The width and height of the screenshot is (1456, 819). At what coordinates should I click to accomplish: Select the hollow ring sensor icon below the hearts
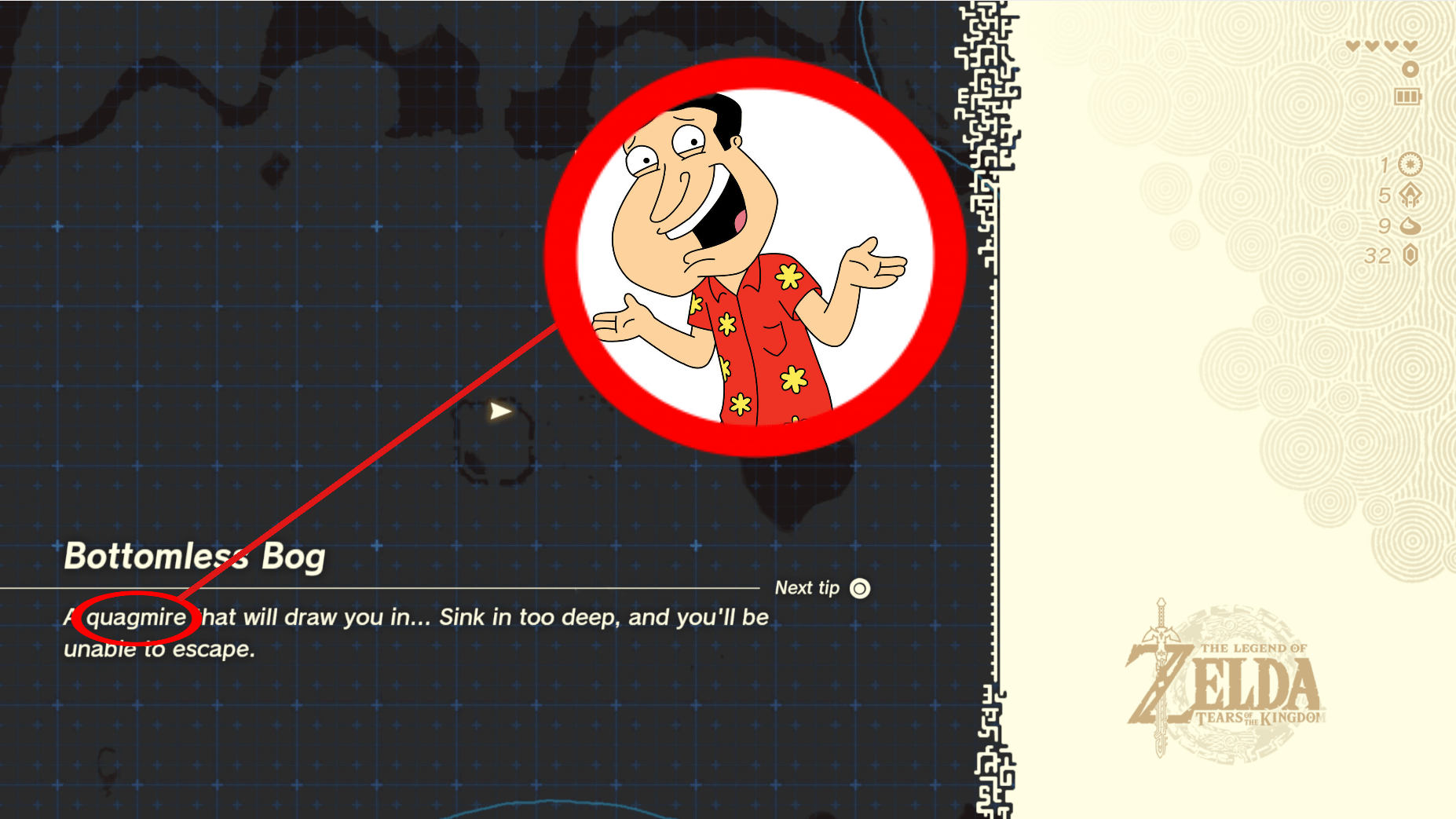pyautogui.click(x=1410, y=69)
